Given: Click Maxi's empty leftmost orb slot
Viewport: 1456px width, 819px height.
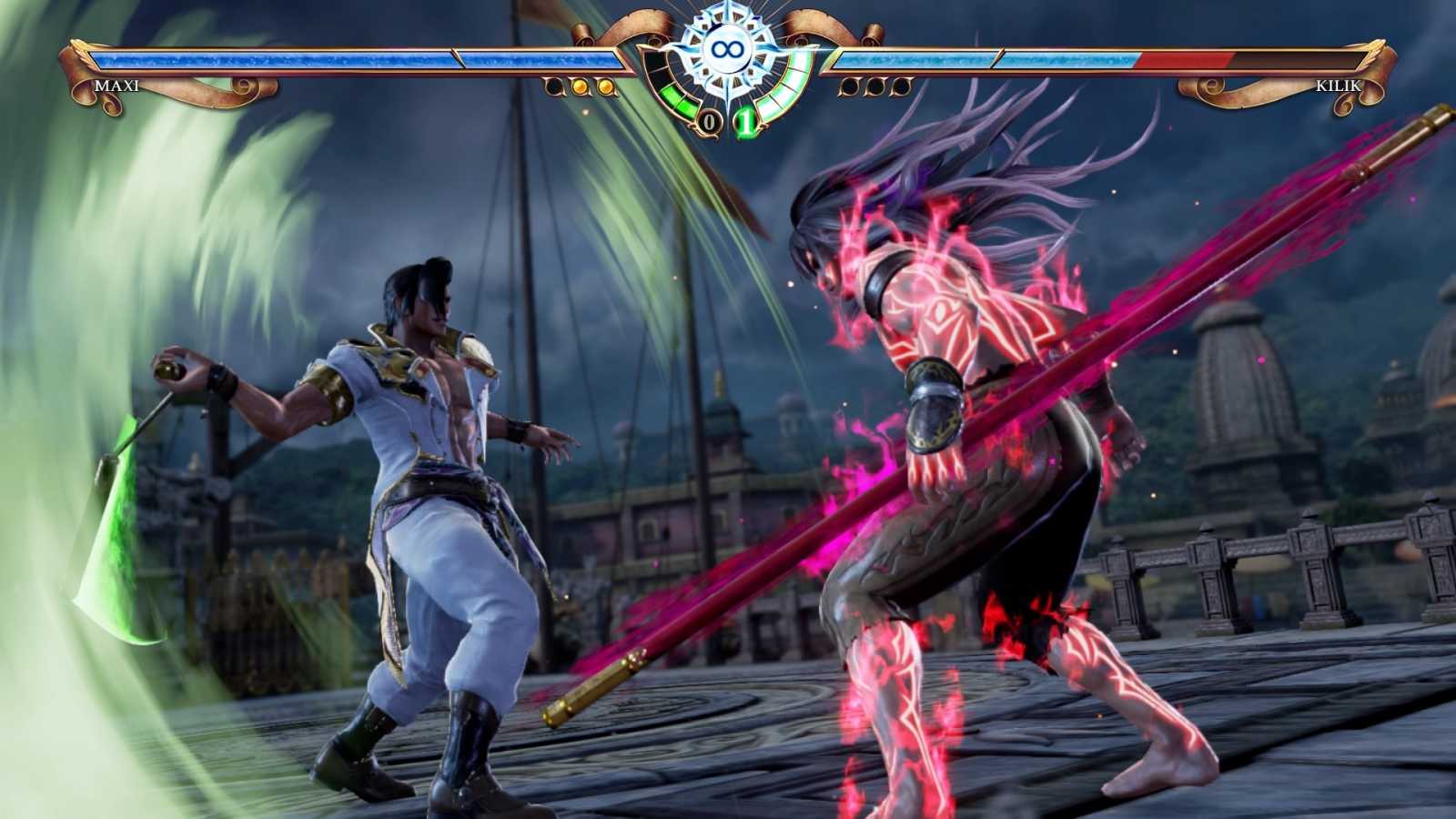Looking at the screenshot, I should (553, 86).
